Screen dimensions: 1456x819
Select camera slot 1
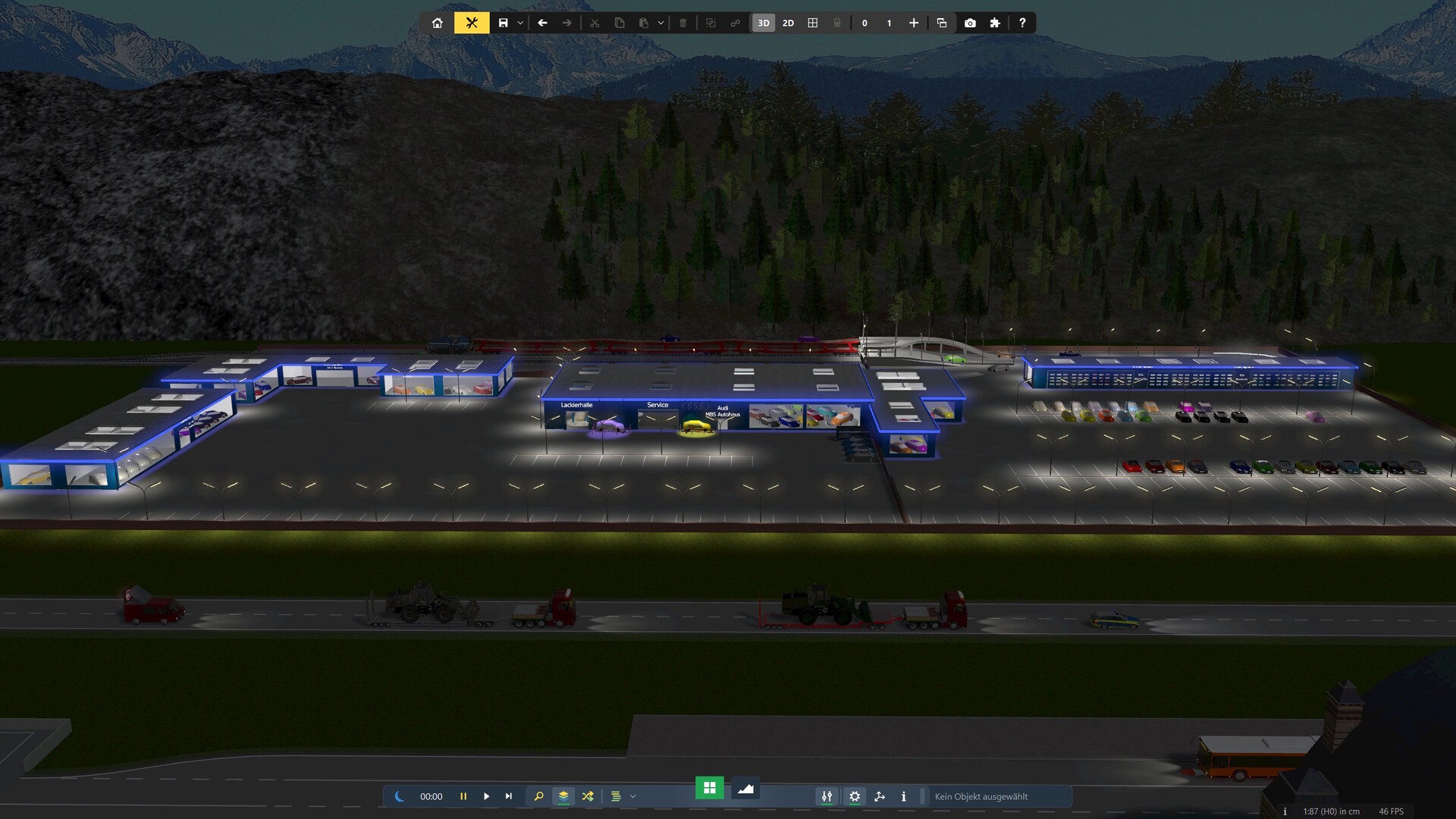(x=889, y=23)
